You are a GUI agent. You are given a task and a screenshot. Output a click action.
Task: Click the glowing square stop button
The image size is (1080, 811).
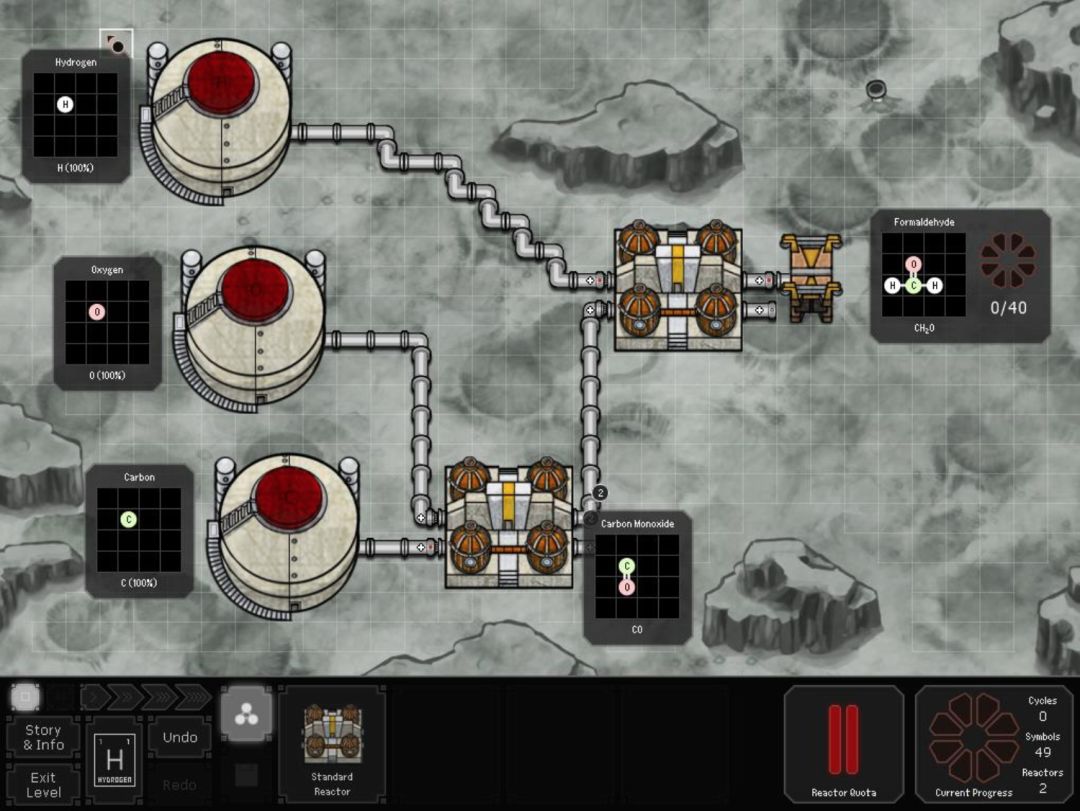(x=26, y=695)
